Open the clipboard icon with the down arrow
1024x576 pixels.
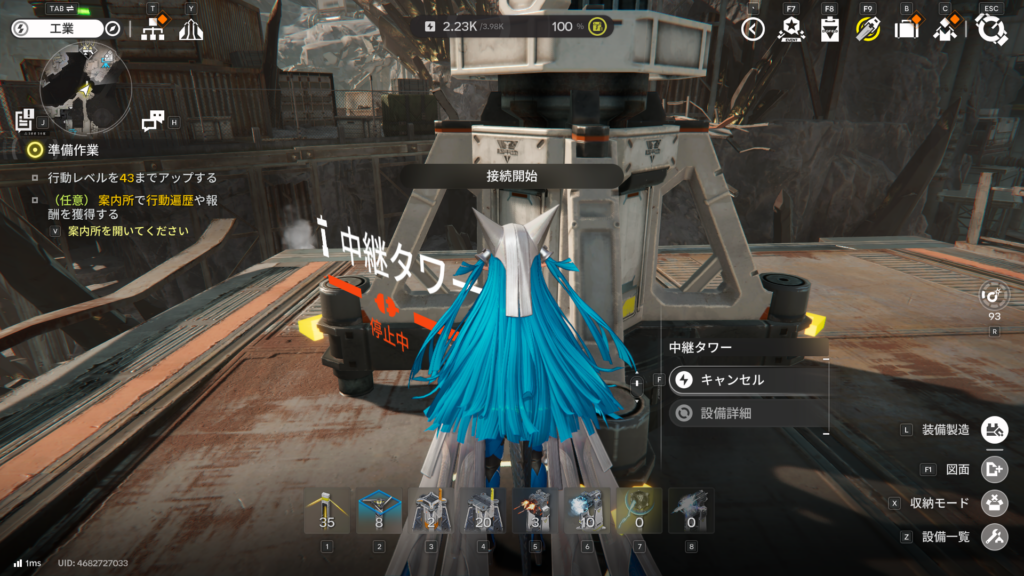pyautogui.click(x=829, y=30)
